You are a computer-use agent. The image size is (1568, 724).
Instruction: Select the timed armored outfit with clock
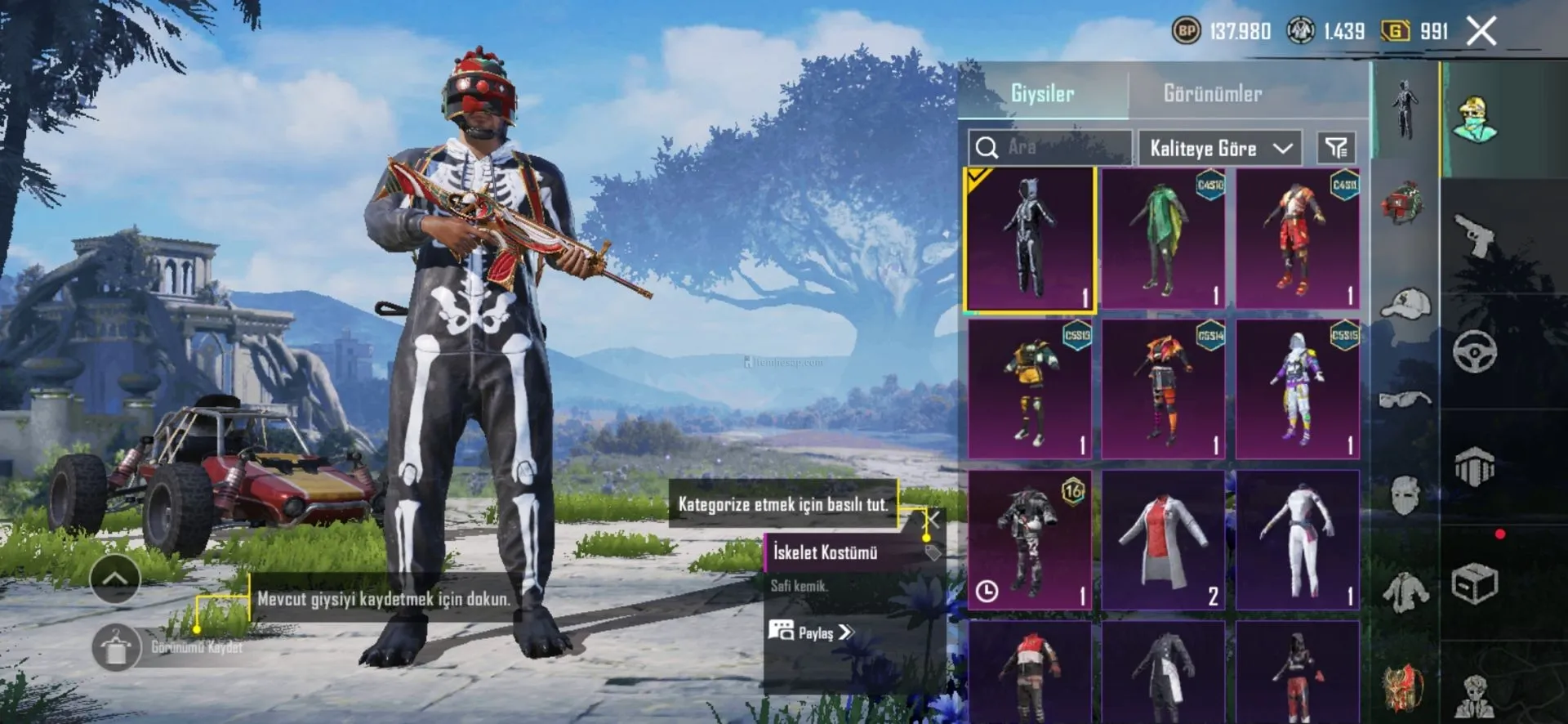[x=1030, y=539]
